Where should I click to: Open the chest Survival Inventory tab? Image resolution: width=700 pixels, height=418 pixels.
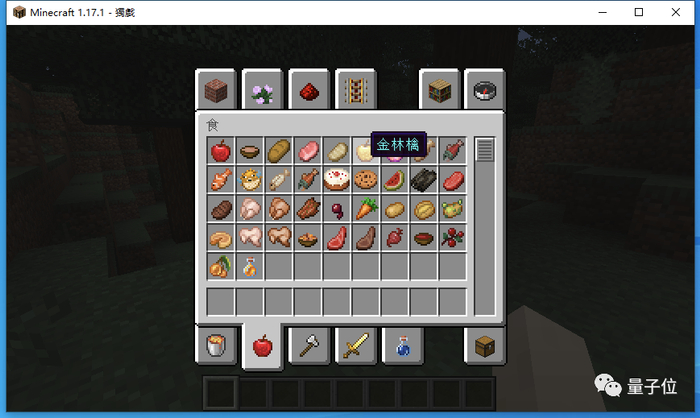pyautogui.click(x=487, y=346)
